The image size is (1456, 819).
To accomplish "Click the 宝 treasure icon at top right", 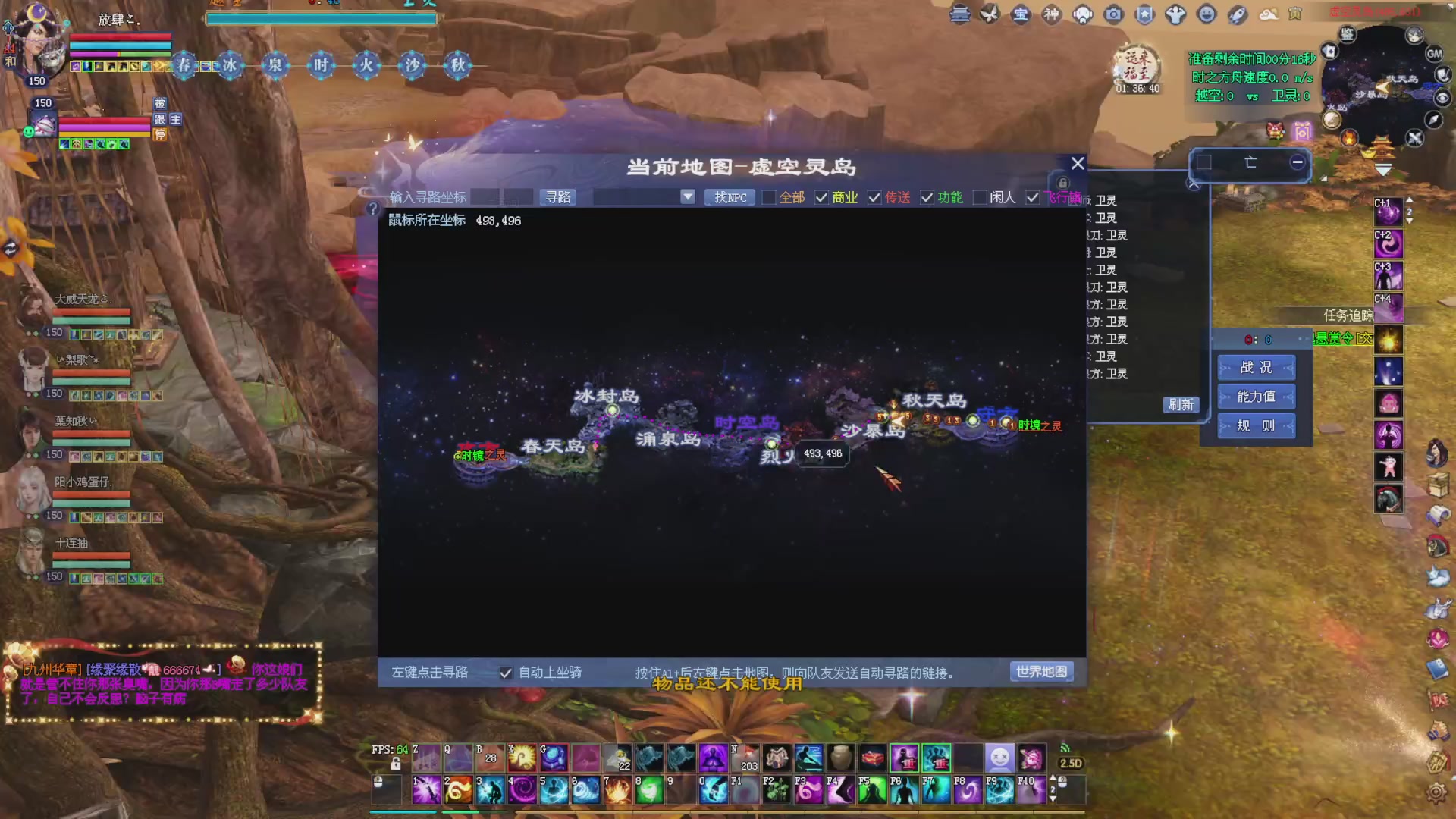I will click(x=1020, y=14).
